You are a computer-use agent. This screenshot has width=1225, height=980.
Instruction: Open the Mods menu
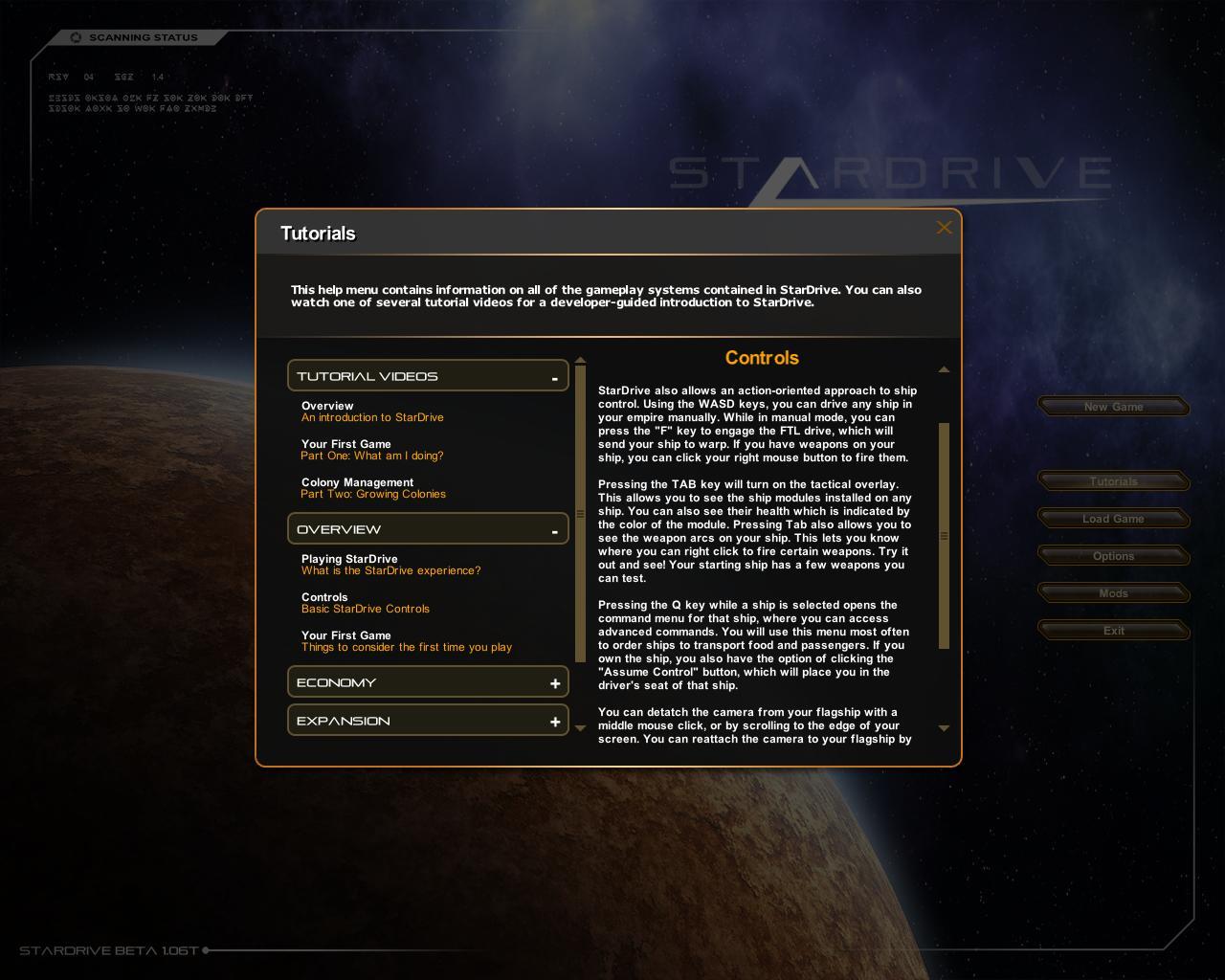pyautogui.click(x=1113, y=593)
